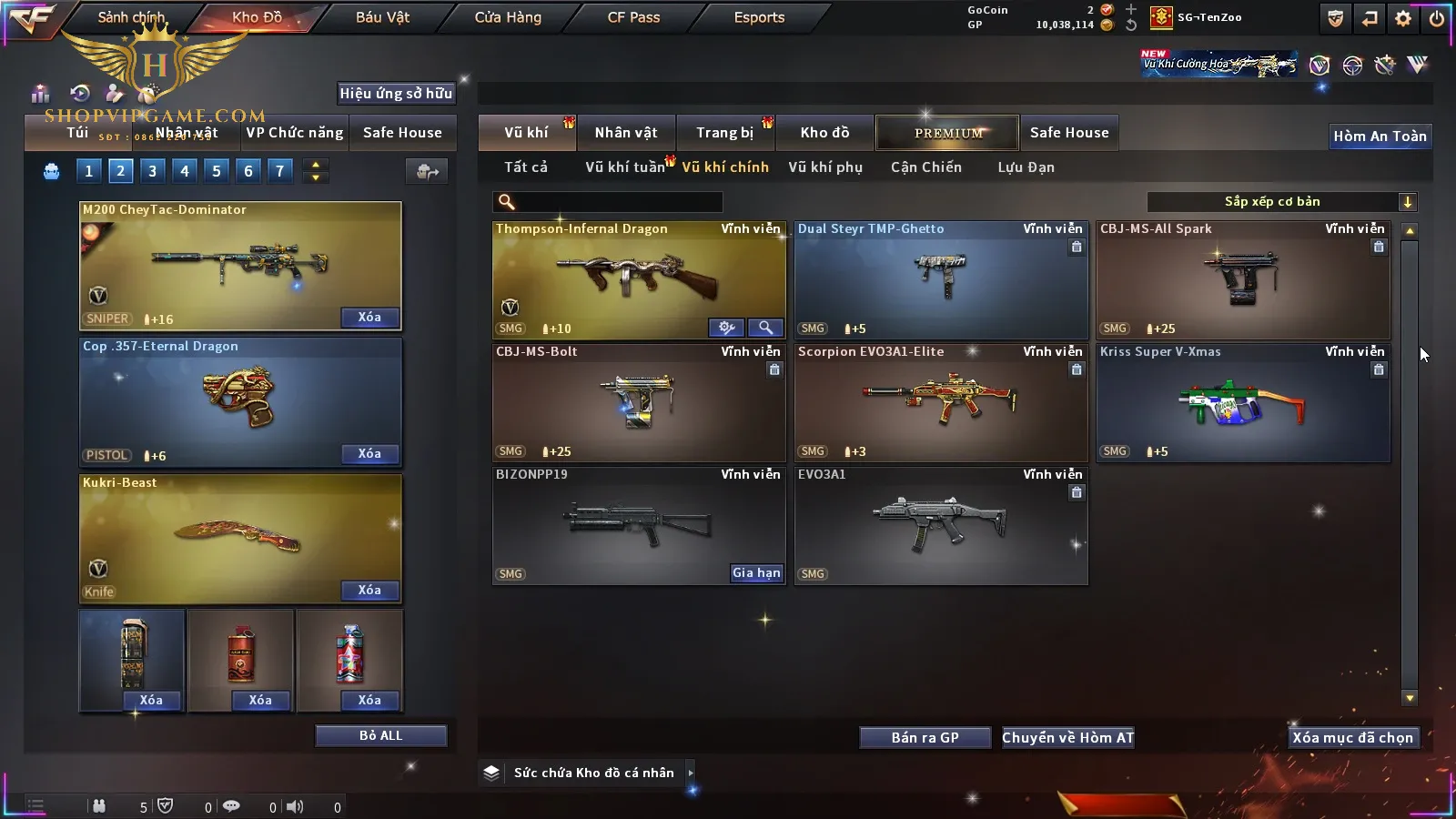
Task: Open the Cửa Hàng shop menu
Action: tap(508, 17)
